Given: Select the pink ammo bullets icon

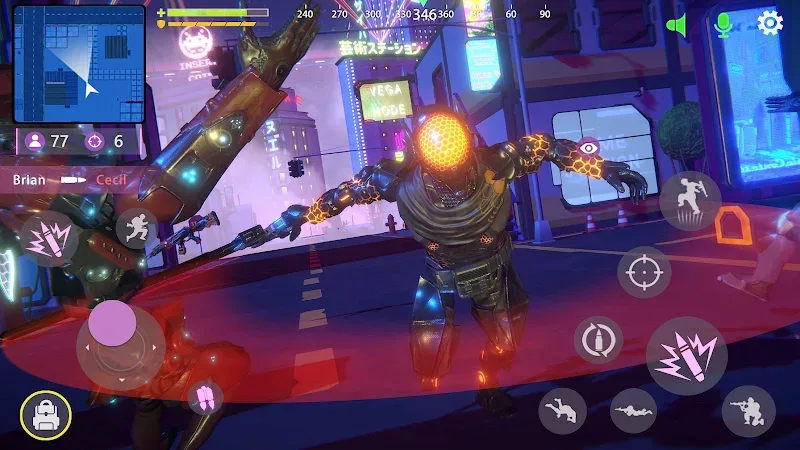Looking at the screenshot, I should point(205,396).
